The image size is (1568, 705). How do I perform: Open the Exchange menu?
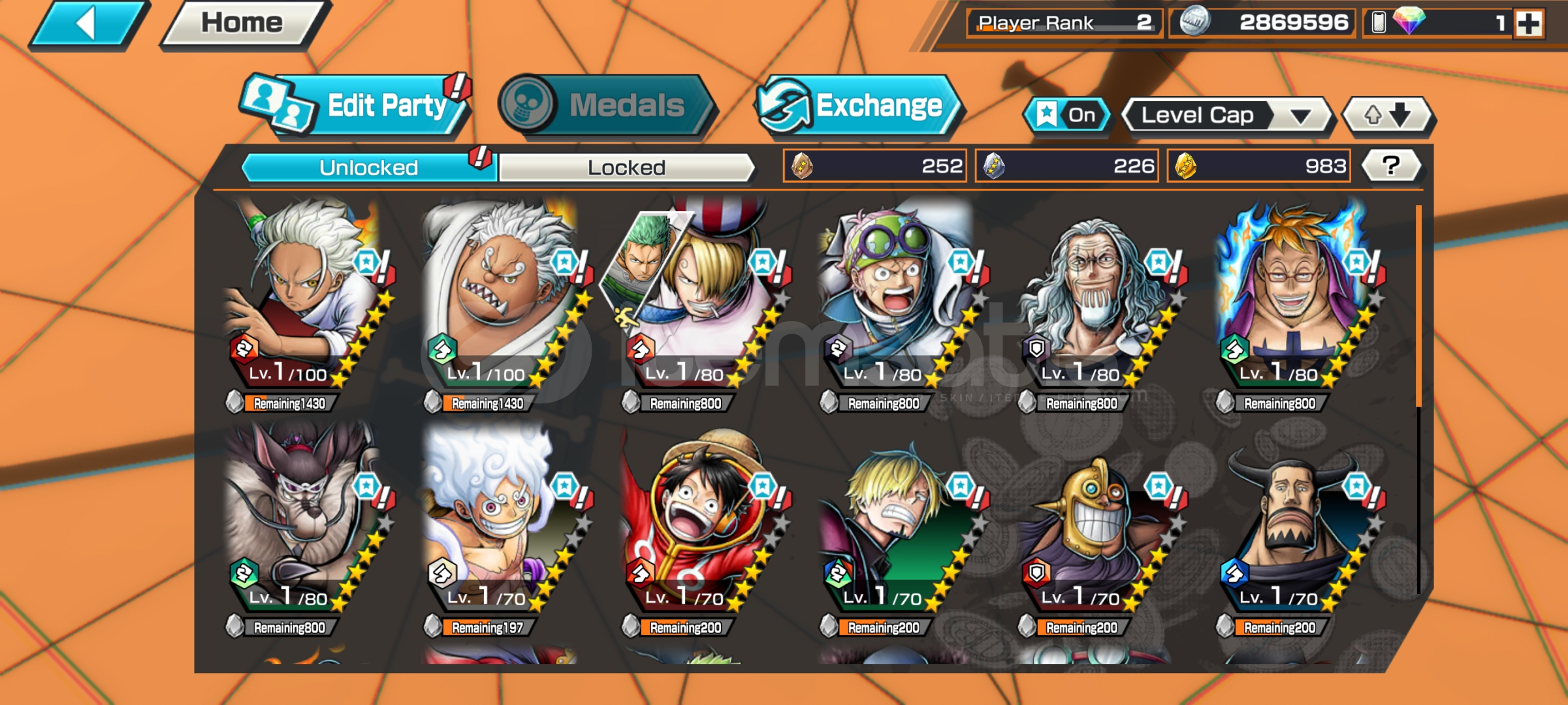pyautogui.click(x=859, y=106)
